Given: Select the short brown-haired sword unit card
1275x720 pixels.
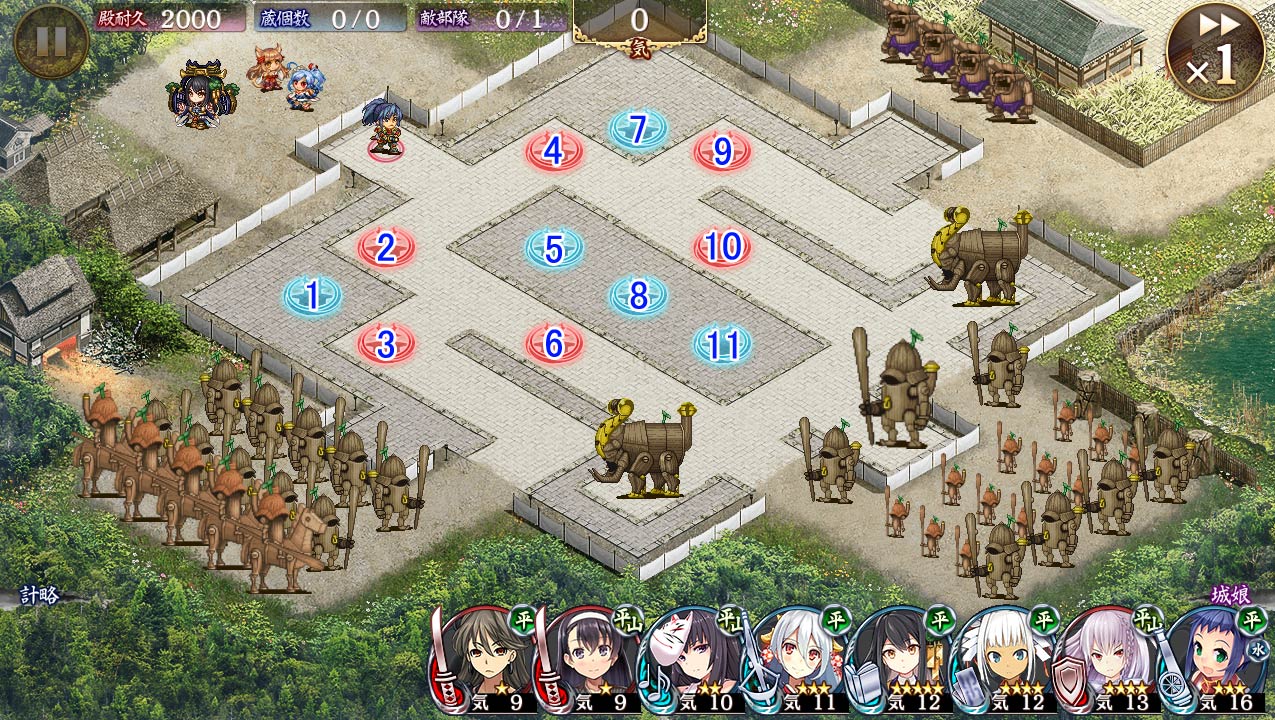Looking at the screenshot, I should tap(483, 662).
